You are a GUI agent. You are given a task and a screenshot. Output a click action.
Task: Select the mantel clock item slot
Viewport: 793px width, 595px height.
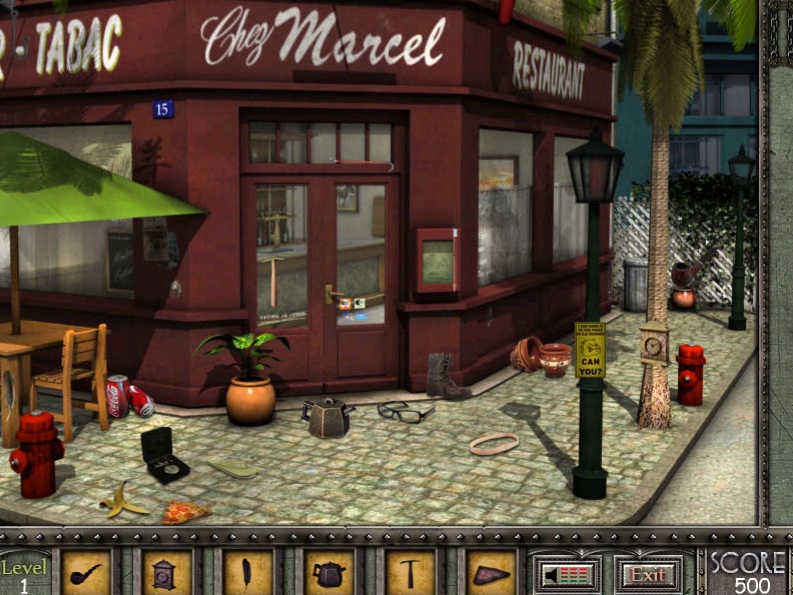coord(166,573)
